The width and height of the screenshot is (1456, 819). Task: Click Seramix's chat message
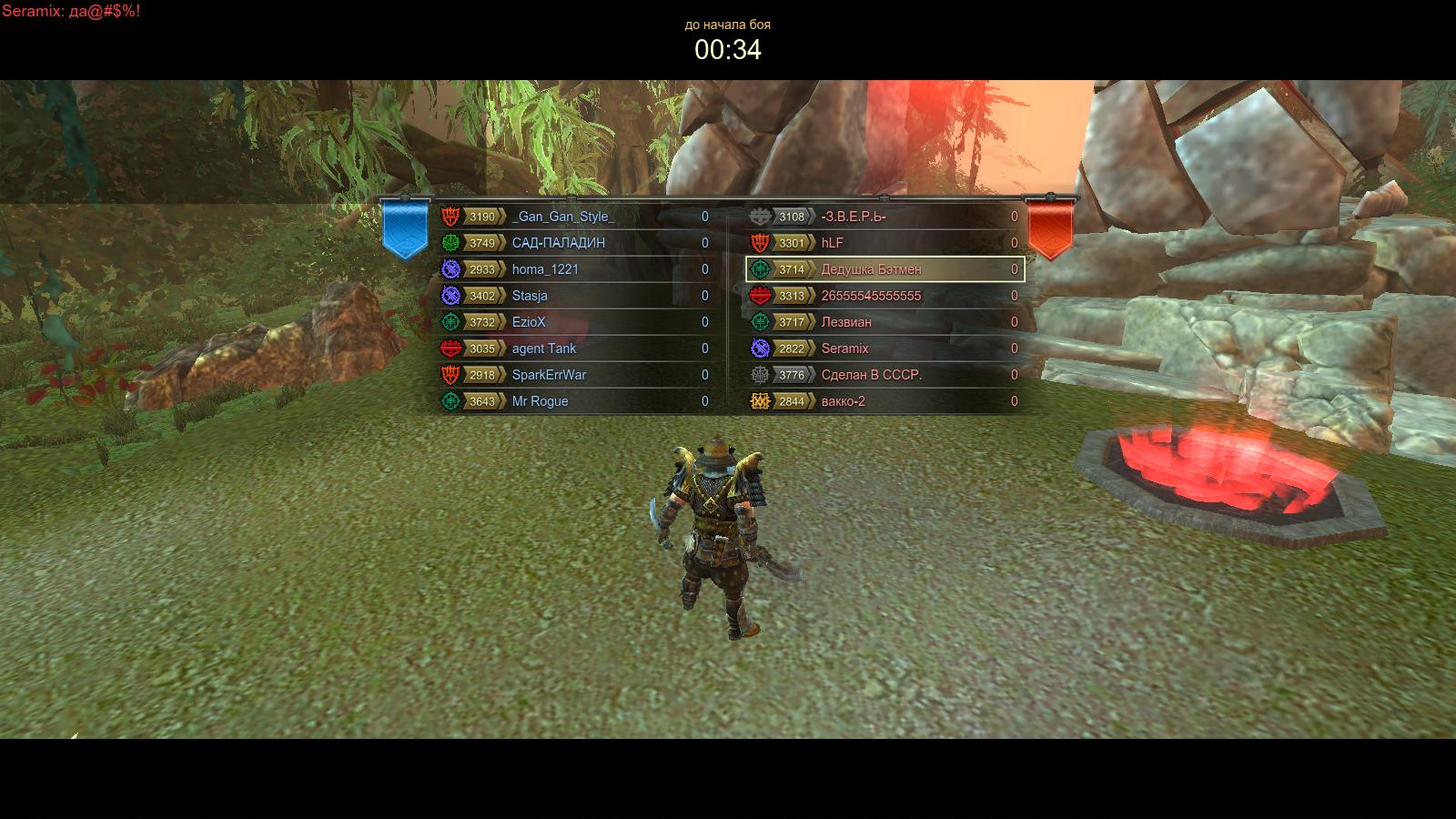coord(71,11)
